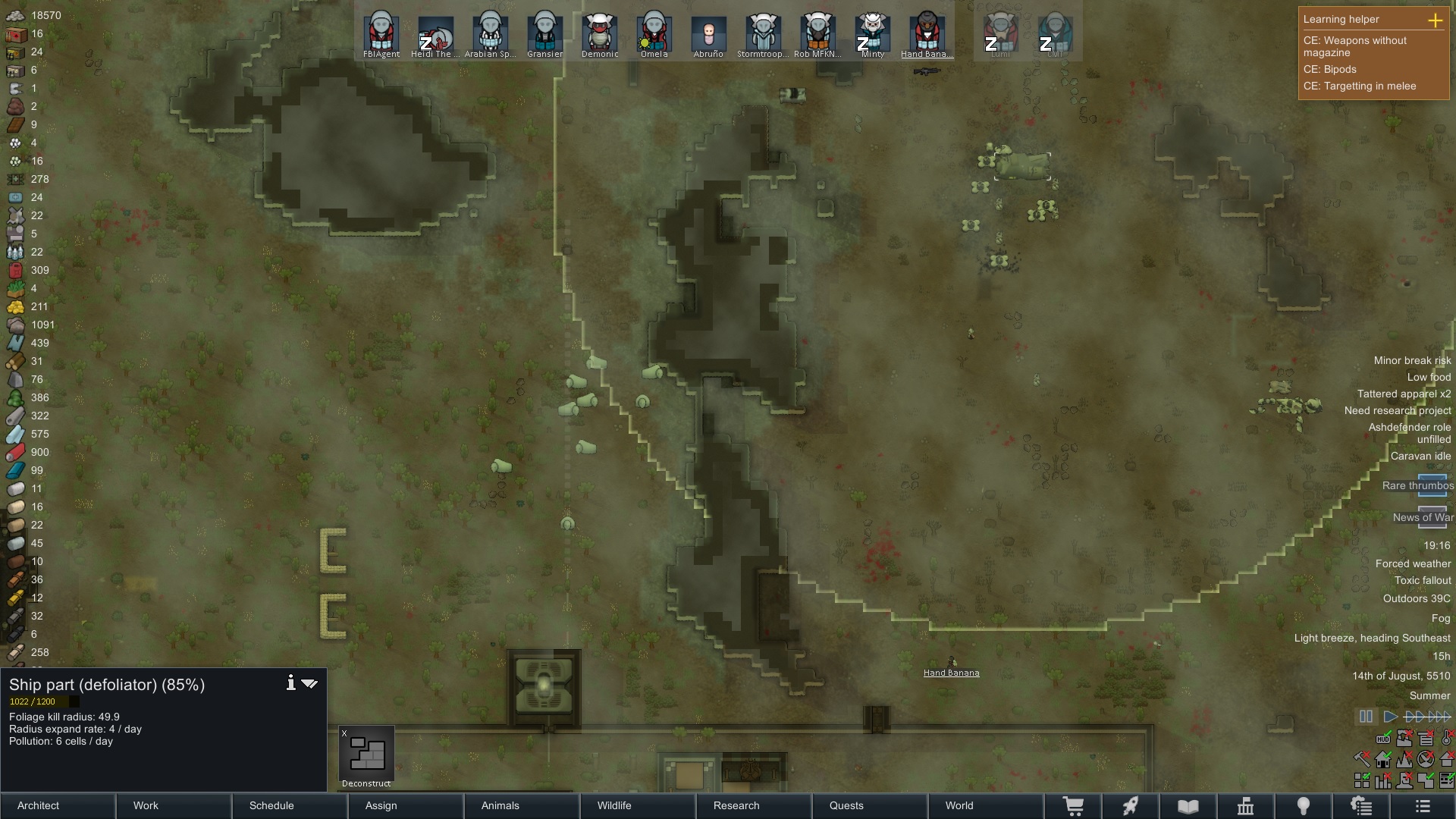Select Hand Banana's colonist portrait
This screenshot has width=1456, height=819.
[x=927, y=32]
